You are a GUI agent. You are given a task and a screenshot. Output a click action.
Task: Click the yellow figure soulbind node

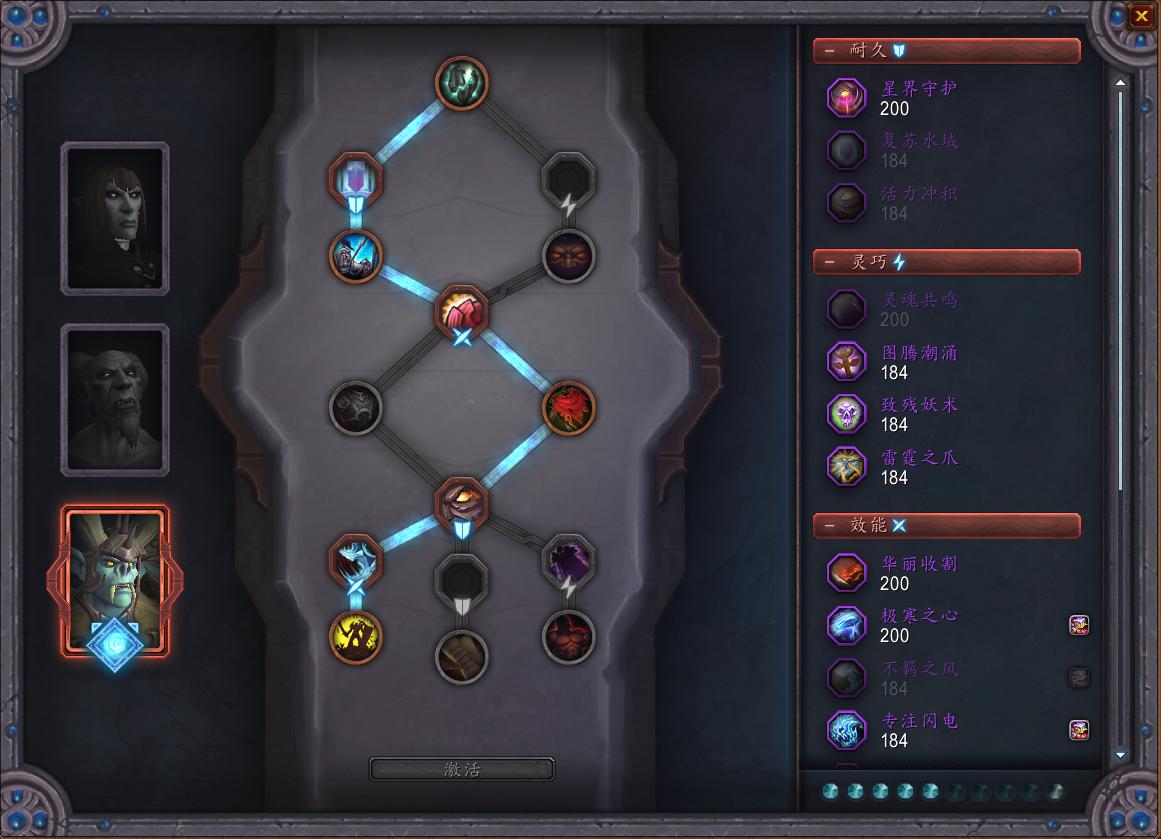356,636
